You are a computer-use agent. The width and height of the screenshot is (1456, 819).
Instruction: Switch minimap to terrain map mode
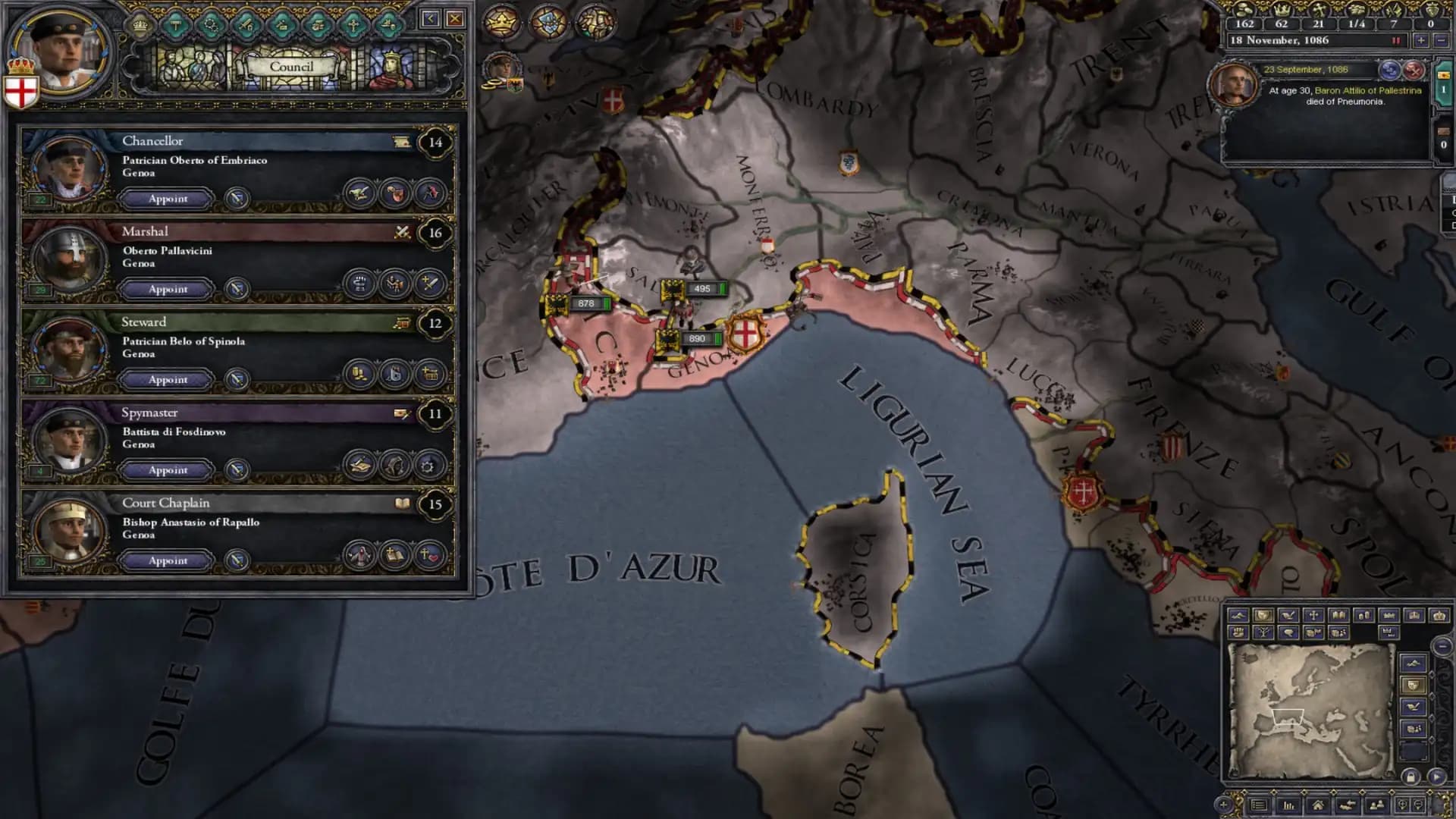coord(1241,615)
